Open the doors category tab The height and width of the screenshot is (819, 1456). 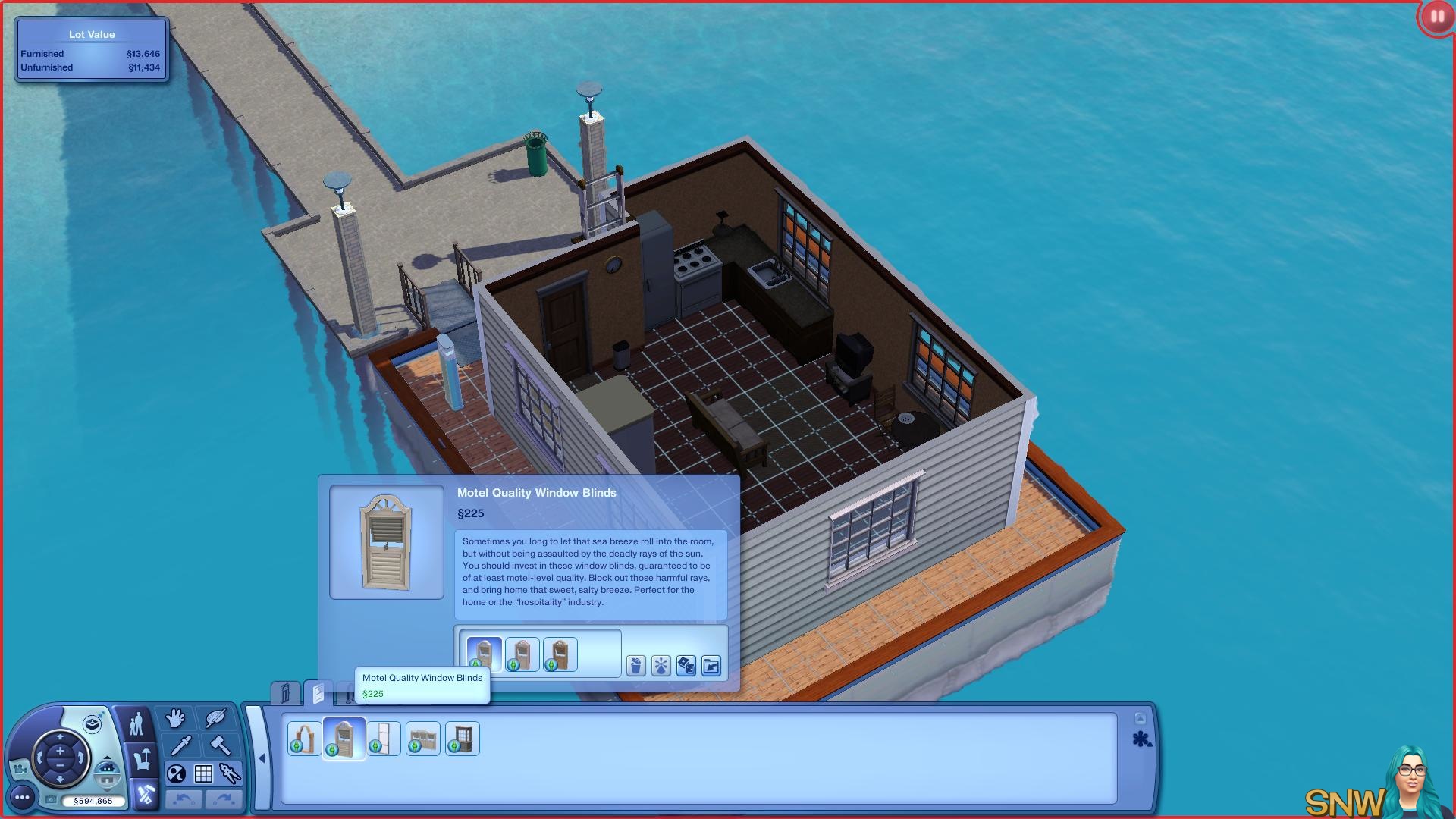(285, 693)
